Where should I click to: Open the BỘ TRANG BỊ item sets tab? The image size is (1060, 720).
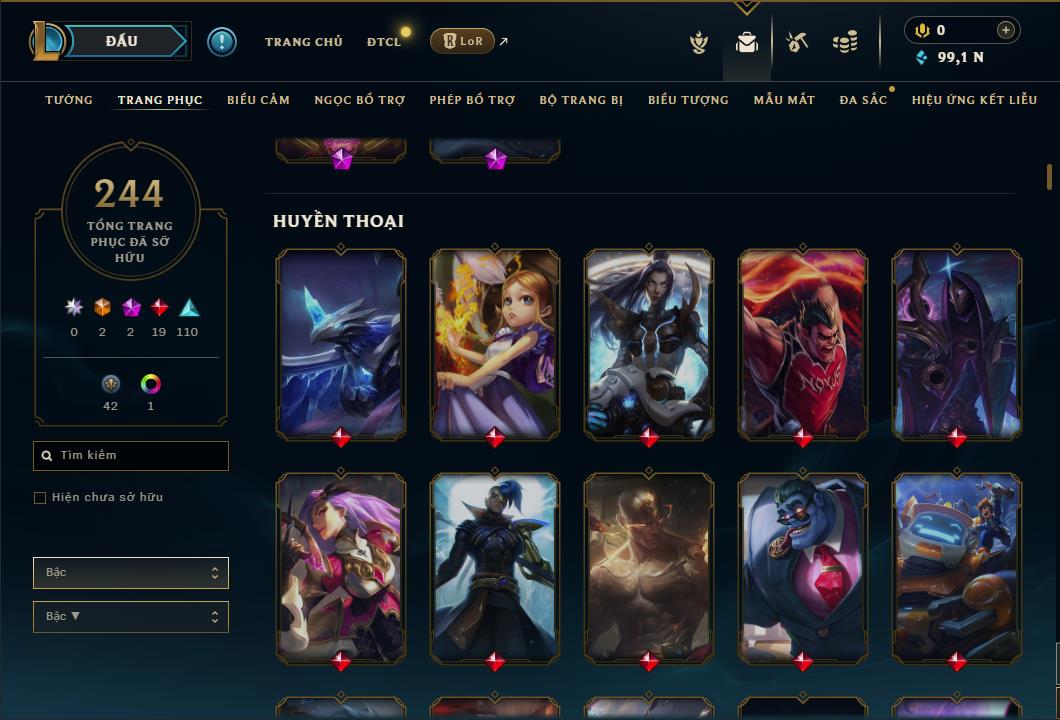(x=581, y=100)
